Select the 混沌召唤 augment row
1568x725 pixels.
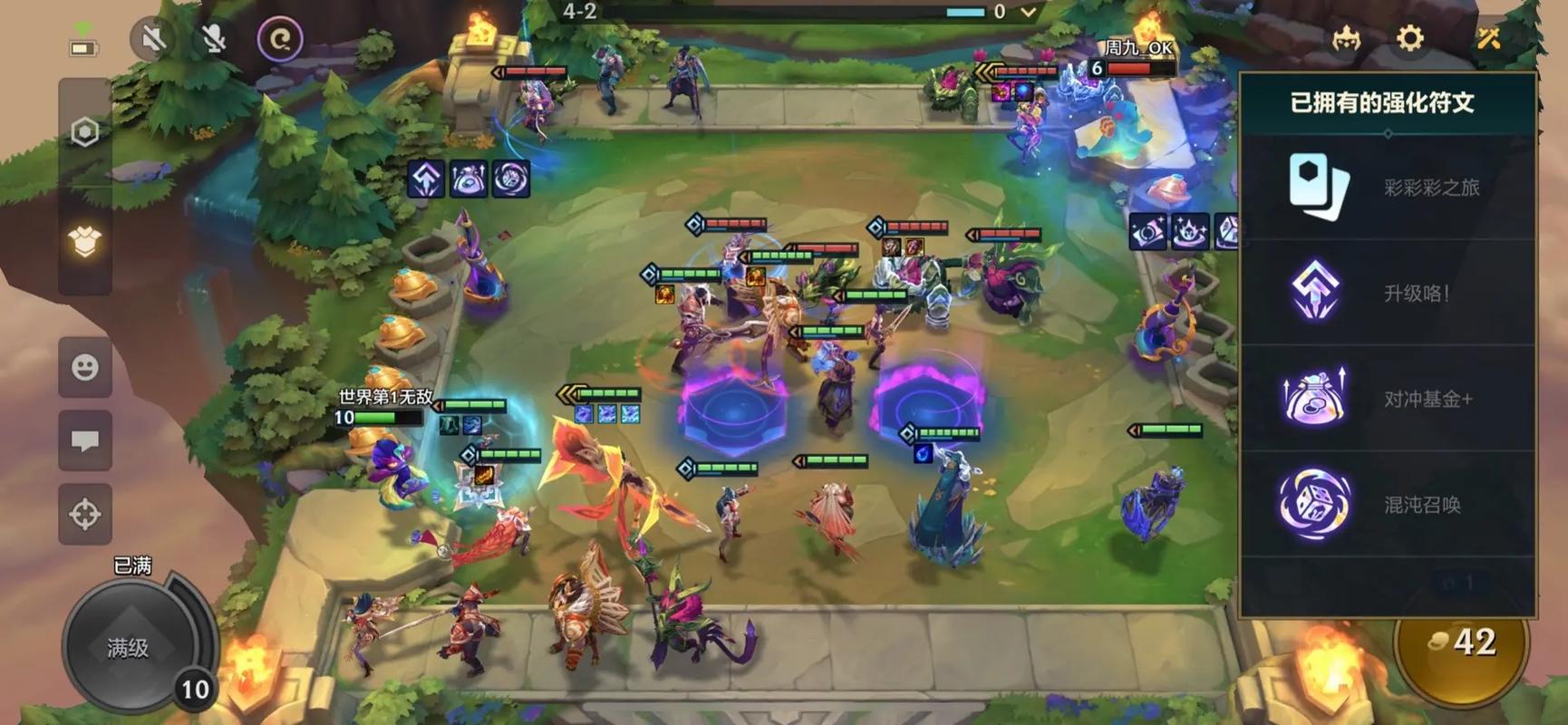1387,504
